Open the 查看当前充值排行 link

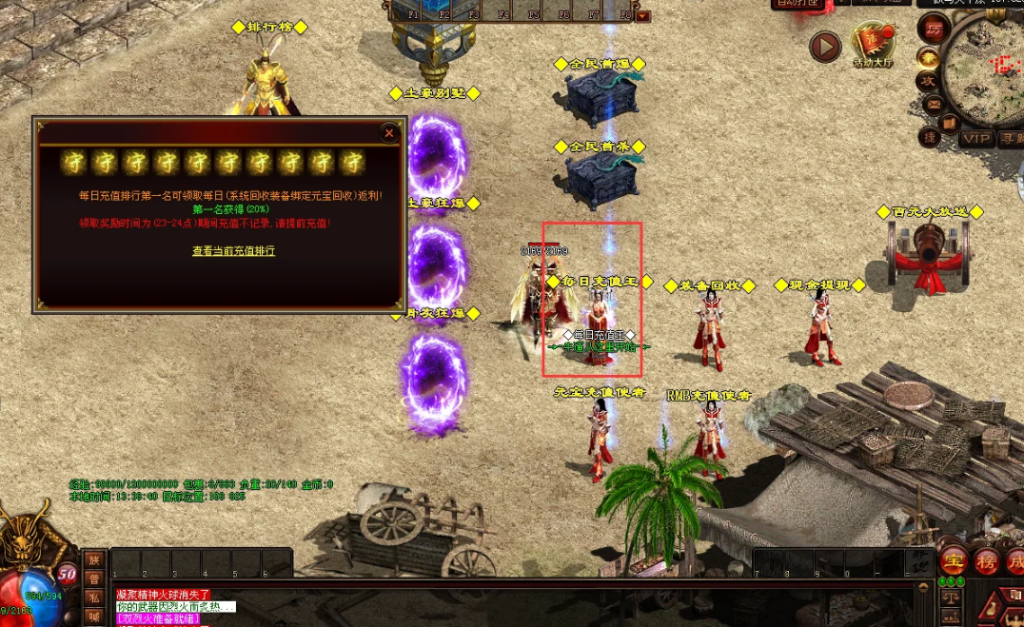[233, 251]
